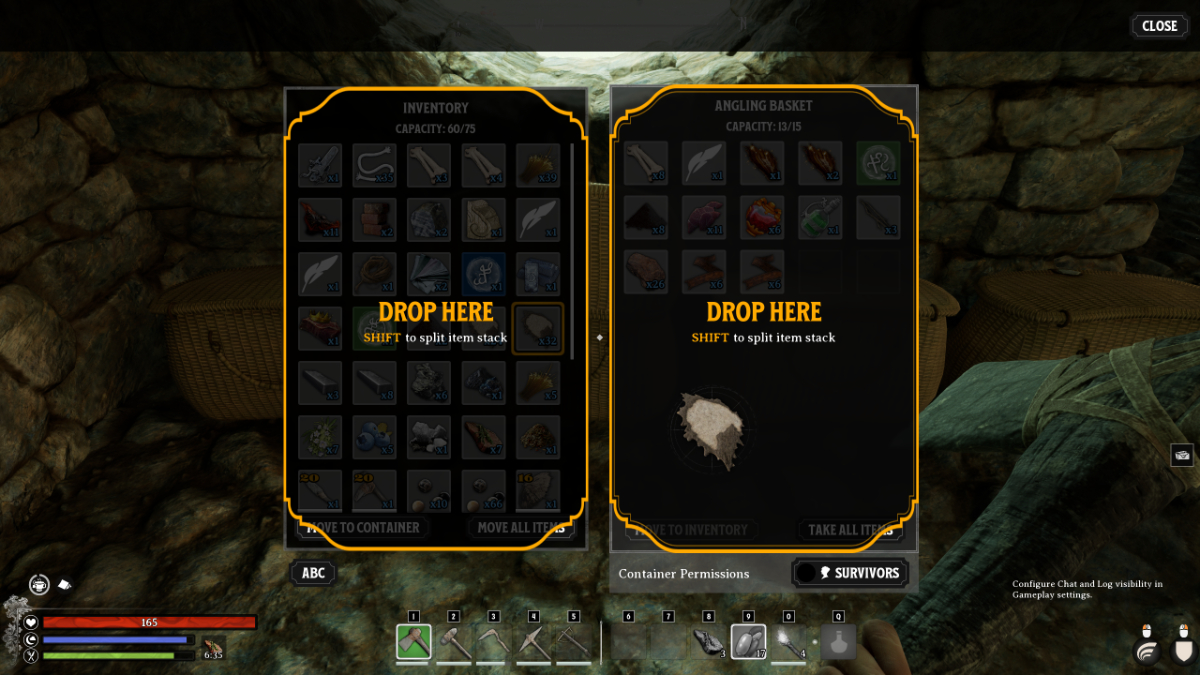Screen dimensions: 1200x675
Task: Click the Move All Items button
Action: [520, 527]
